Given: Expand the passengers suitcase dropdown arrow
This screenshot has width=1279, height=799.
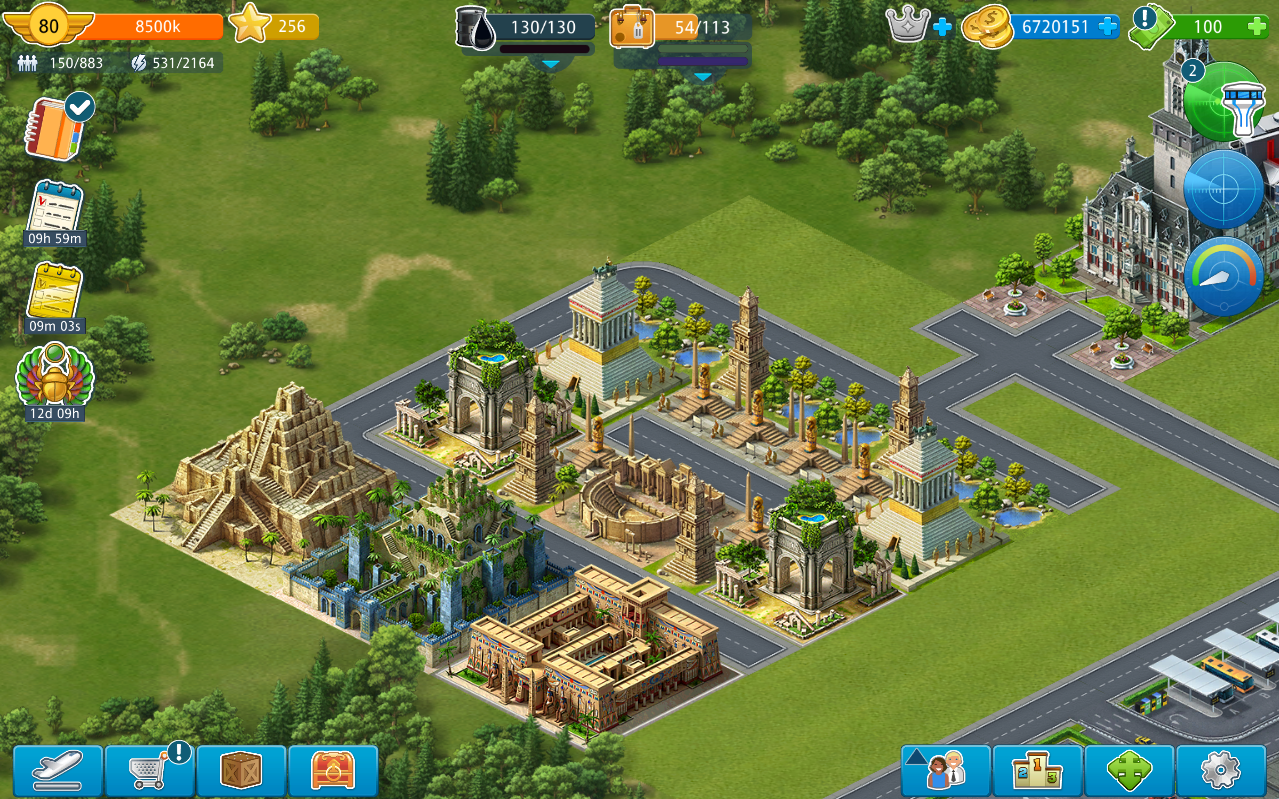Looking at the screenshot, I should pyautogui.click(x=703, y=76).
